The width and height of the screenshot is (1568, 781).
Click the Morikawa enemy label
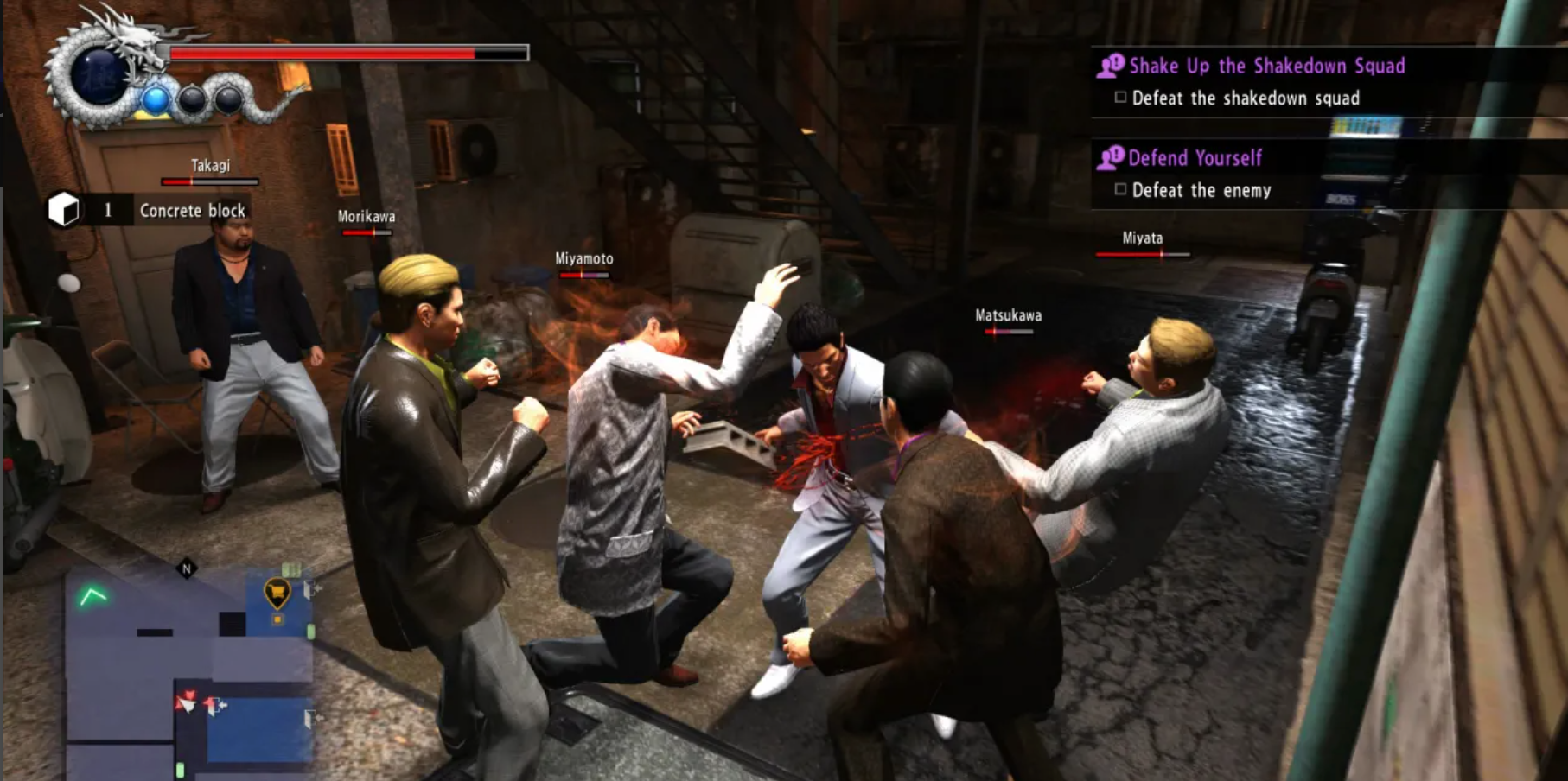coord(365,217)
